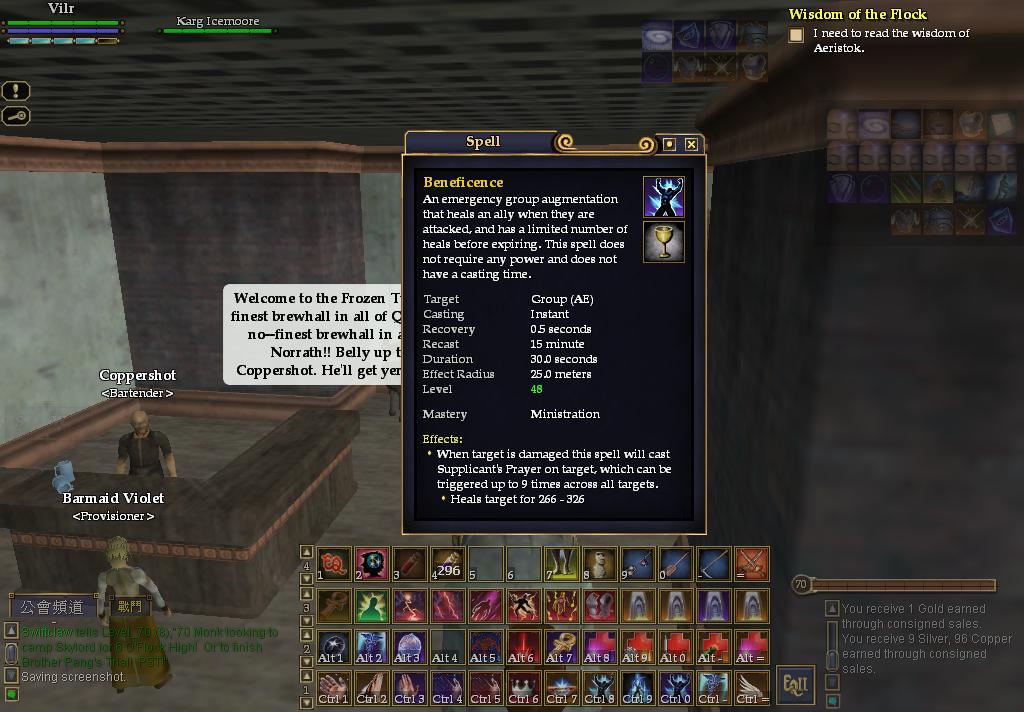Click the exclamation mark alert button

(16, 91)
